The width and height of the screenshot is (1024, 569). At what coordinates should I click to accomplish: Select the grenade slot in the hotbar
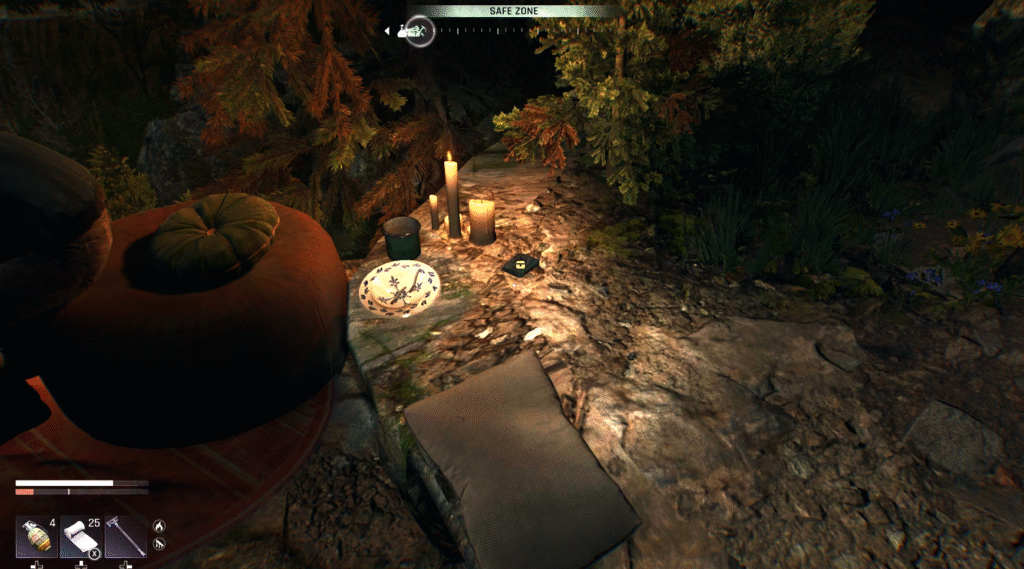click(x=36, y=537)
